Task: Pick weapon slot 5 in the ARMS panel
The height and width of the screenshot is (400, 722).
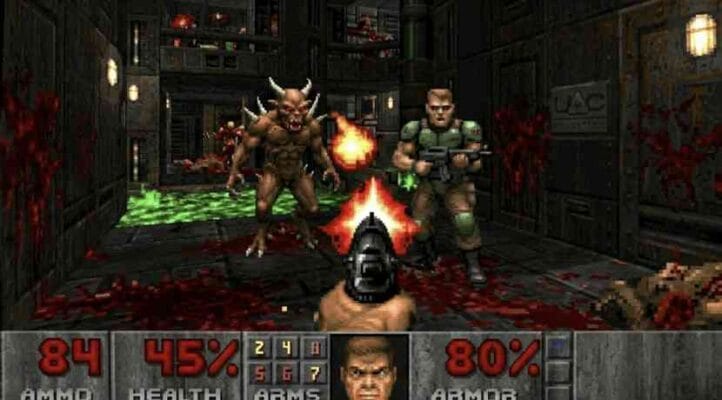Action: pos(260,373)
